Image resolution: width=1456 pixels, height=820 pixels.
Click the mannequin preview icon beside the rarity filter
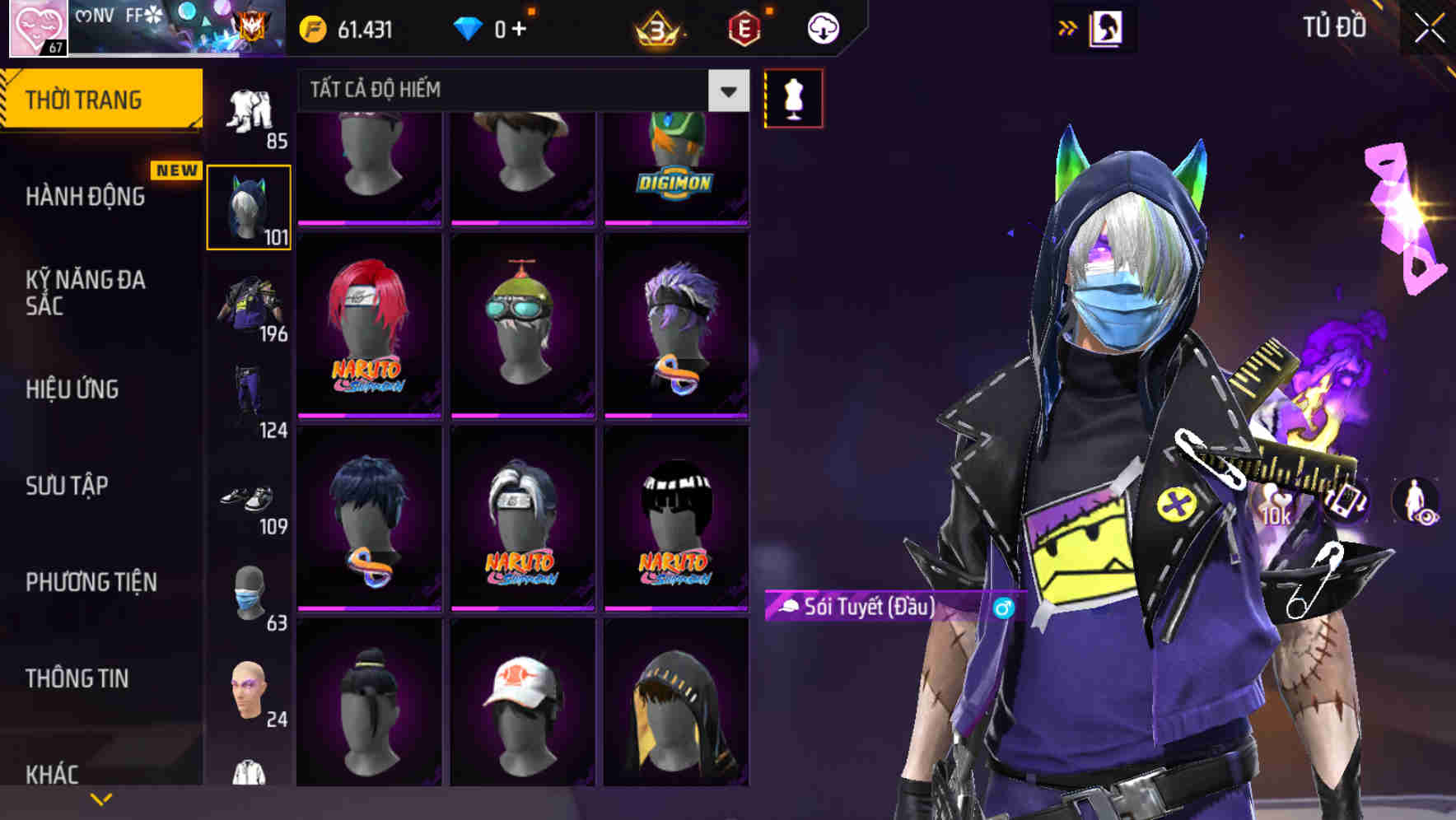pos(793,98)
